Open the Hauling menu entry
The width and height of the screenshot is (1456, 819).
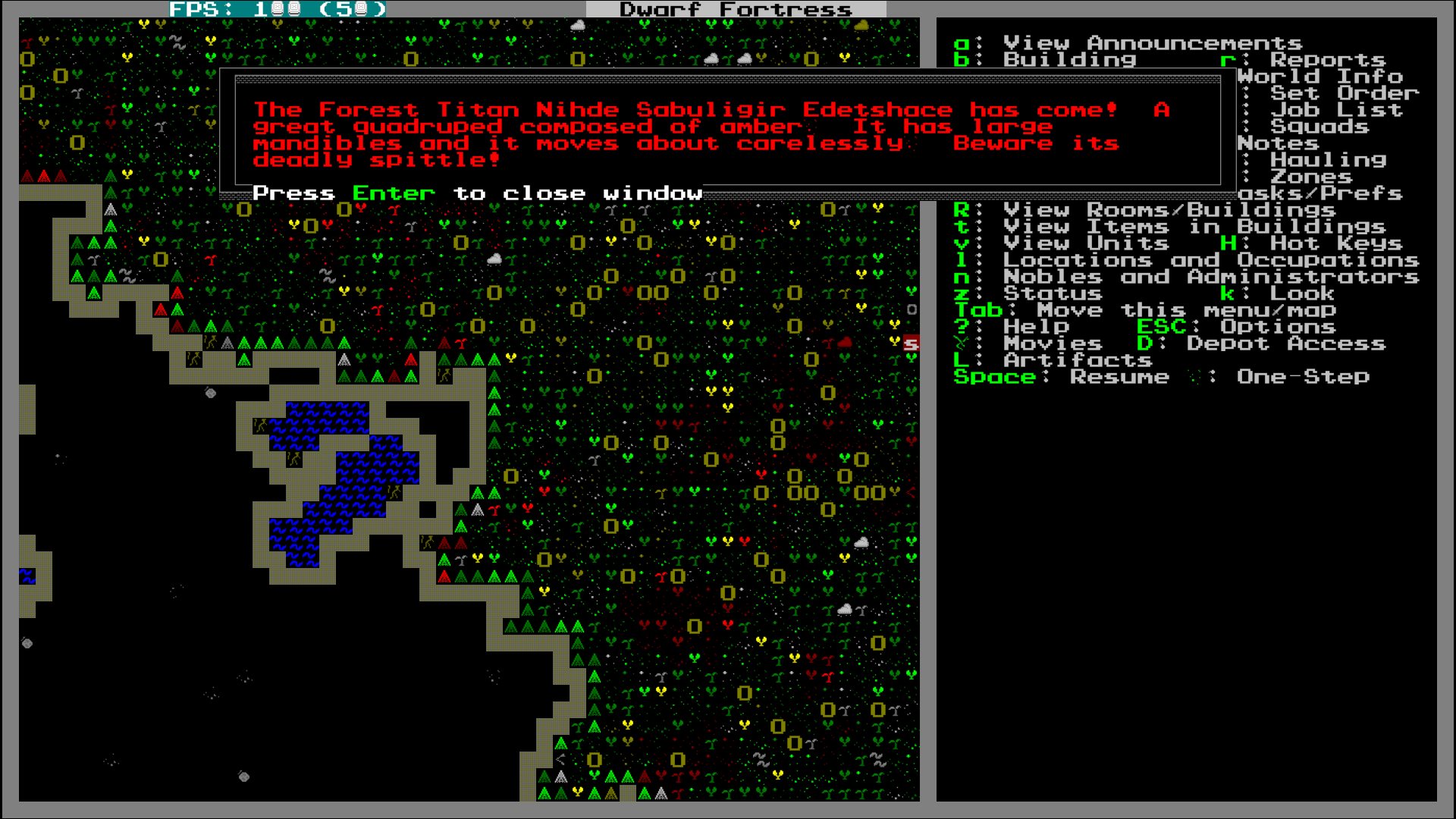pyautogui.click(x=1328, y=160)
